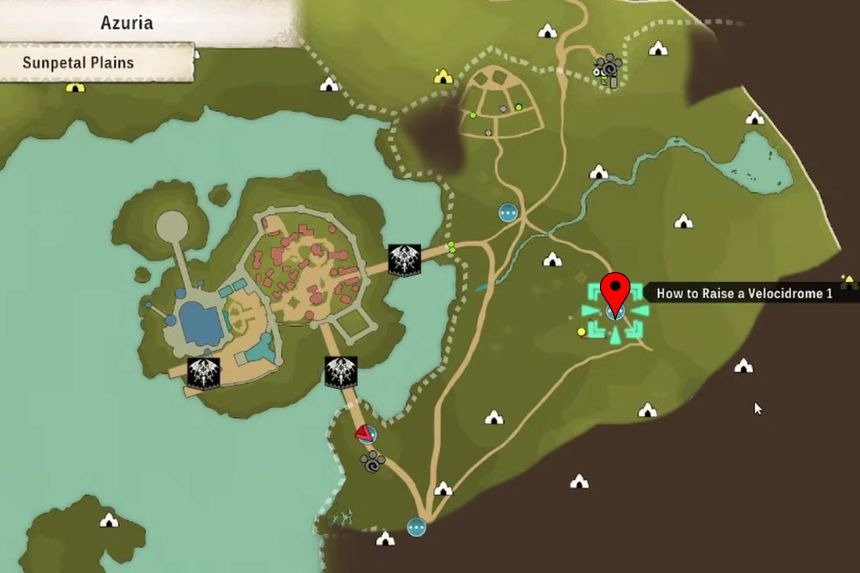
Task: Select the How to Raise a Velocidrome 1 label
Action: click(744, 293)
